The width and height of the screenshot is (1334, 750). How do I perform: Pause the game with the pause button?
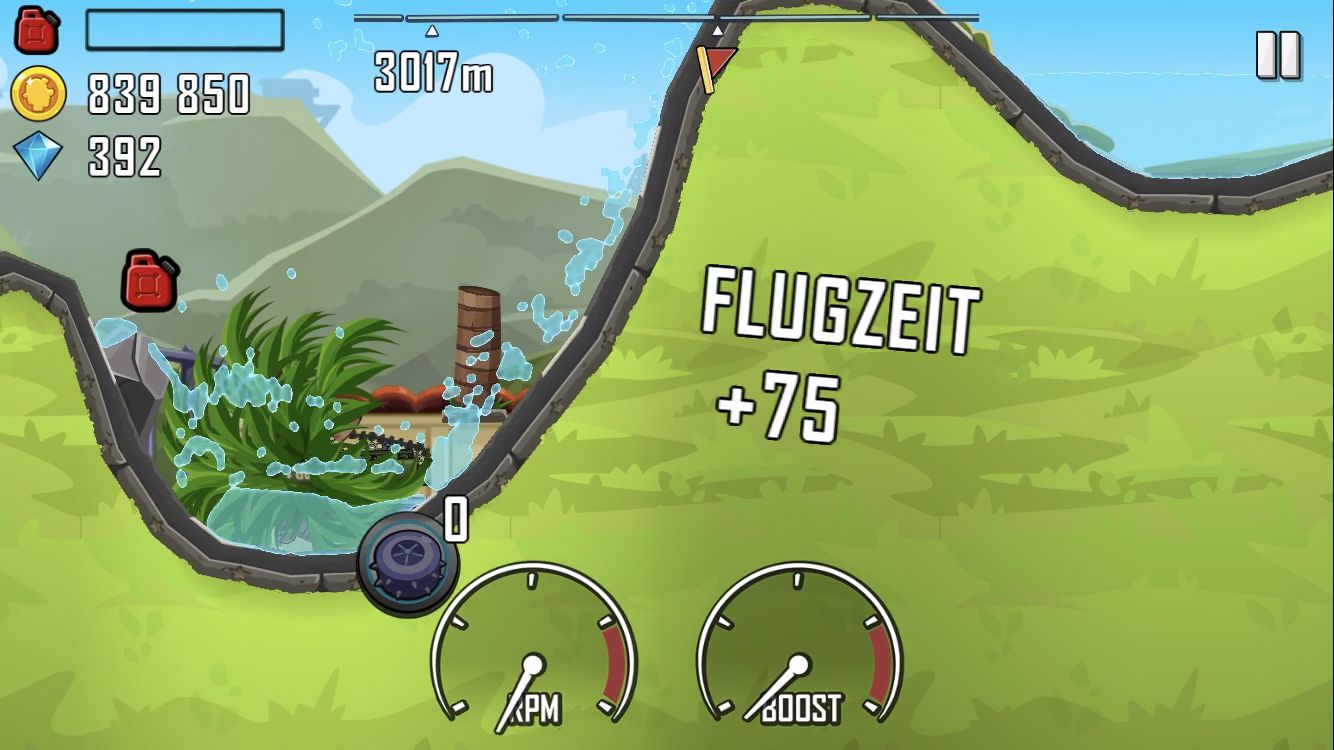tap(1278, 55)
